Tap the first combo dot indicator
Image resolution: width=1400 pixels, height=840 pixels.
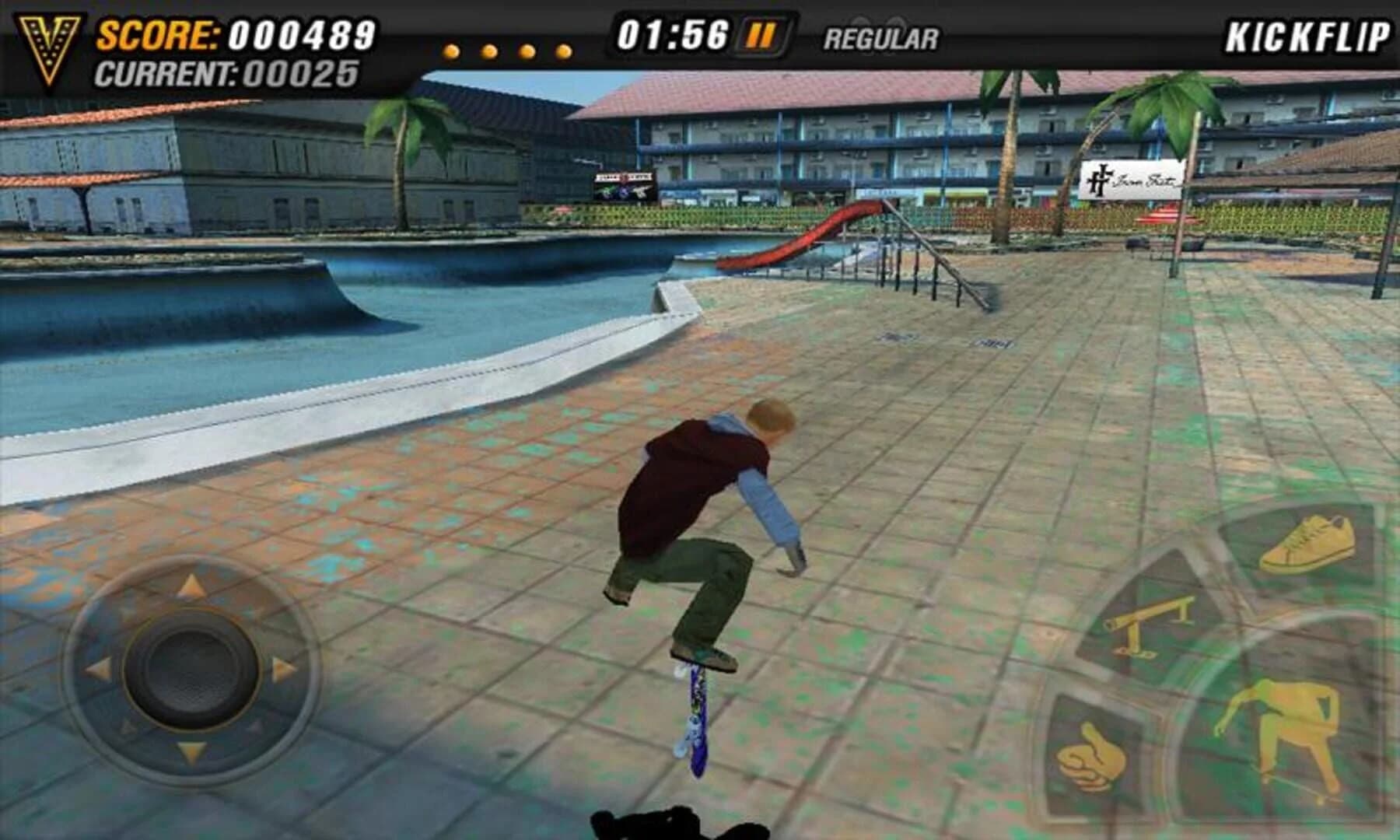pyautogui.click(x=450, y=49)
